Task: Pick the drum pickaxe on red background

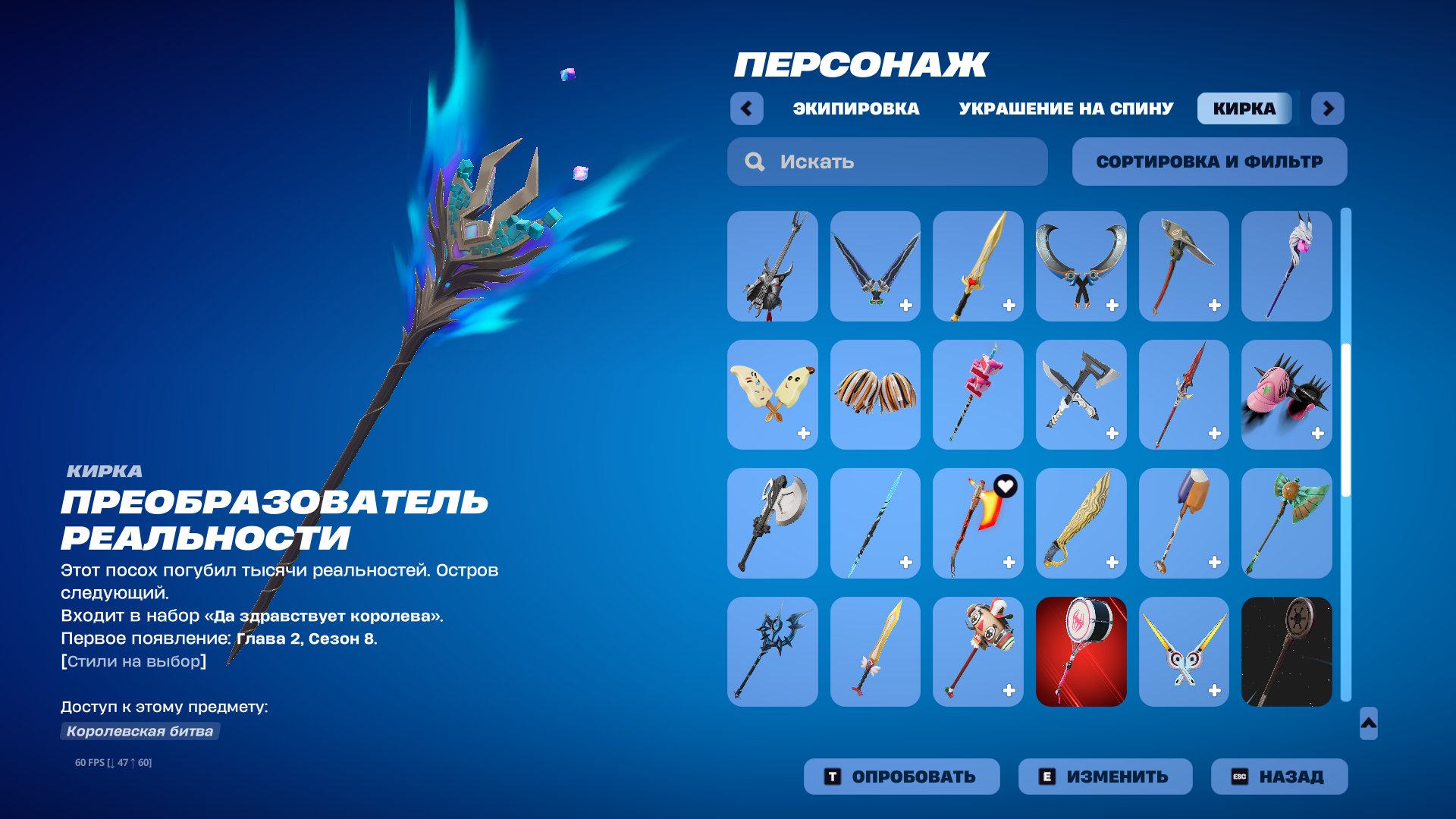Action: click(x=1081, y=651)
